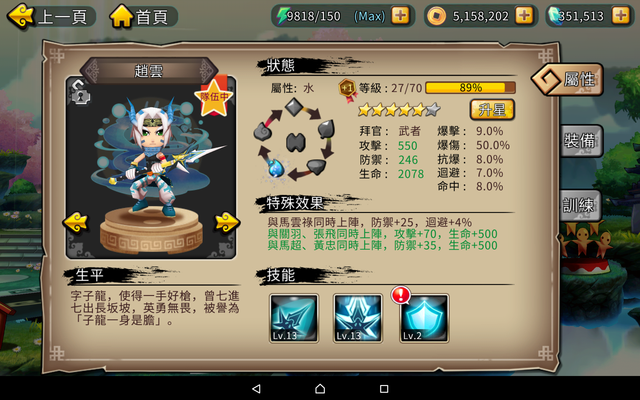Open the 裝備 equipment tab
The width and height of the screenshot is (640, 400).
[582, 142]
